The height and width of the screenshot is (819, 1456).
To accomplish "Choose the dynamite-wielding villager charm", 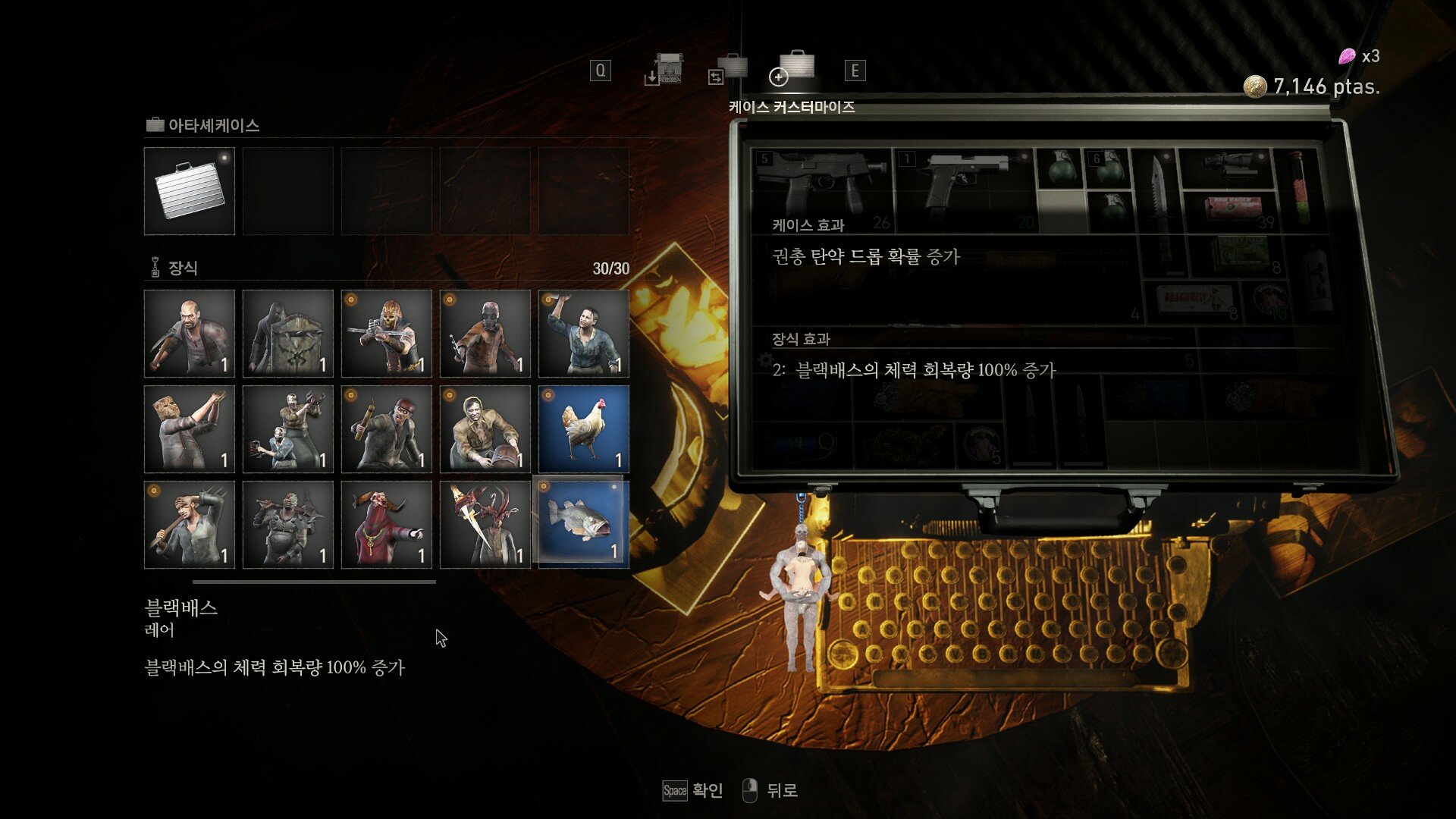I will click(x=387, y=429).
